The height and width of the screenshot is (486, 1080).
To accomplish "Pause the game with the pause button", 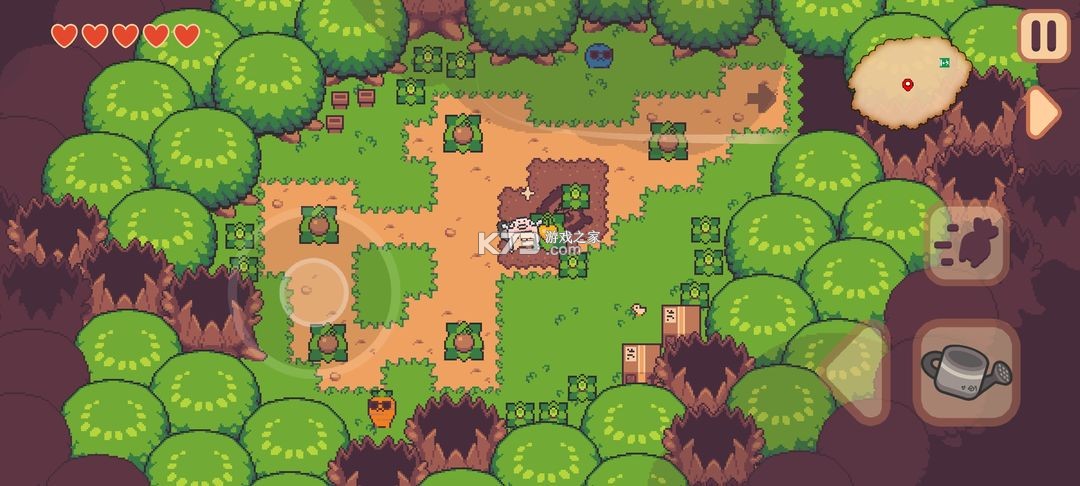I will [x=1043, y=36].
